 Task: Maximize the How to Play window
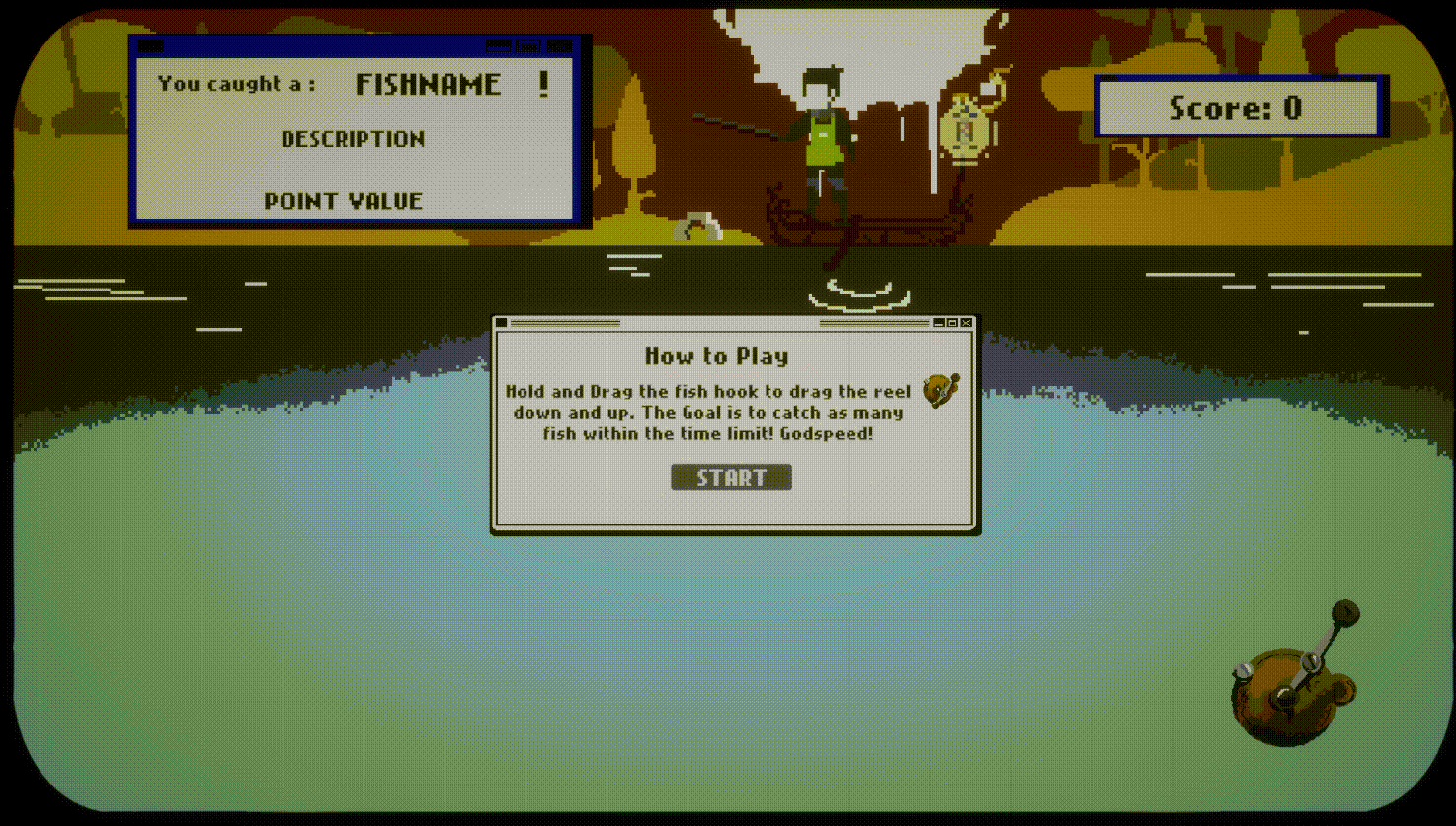pos(952,323)
